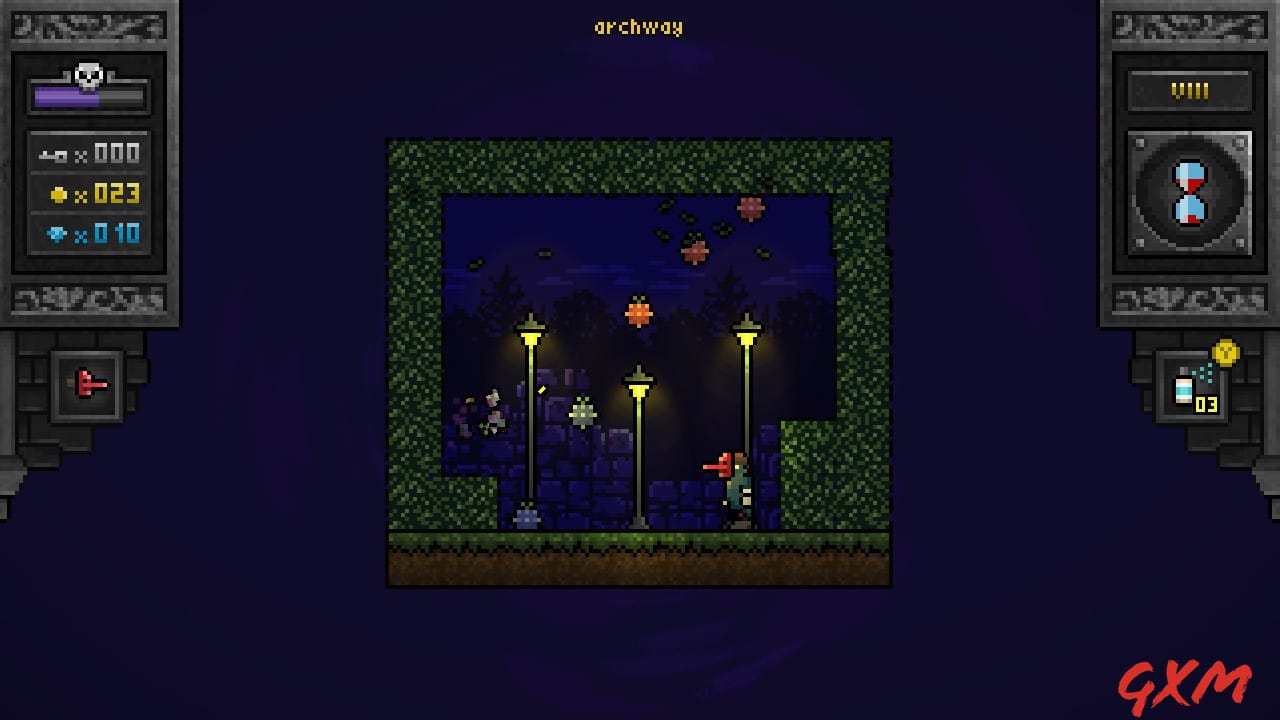The width and height of the screenshot is (1280, 720).
Task: Click the archway level title text
Action: (639, 27)
